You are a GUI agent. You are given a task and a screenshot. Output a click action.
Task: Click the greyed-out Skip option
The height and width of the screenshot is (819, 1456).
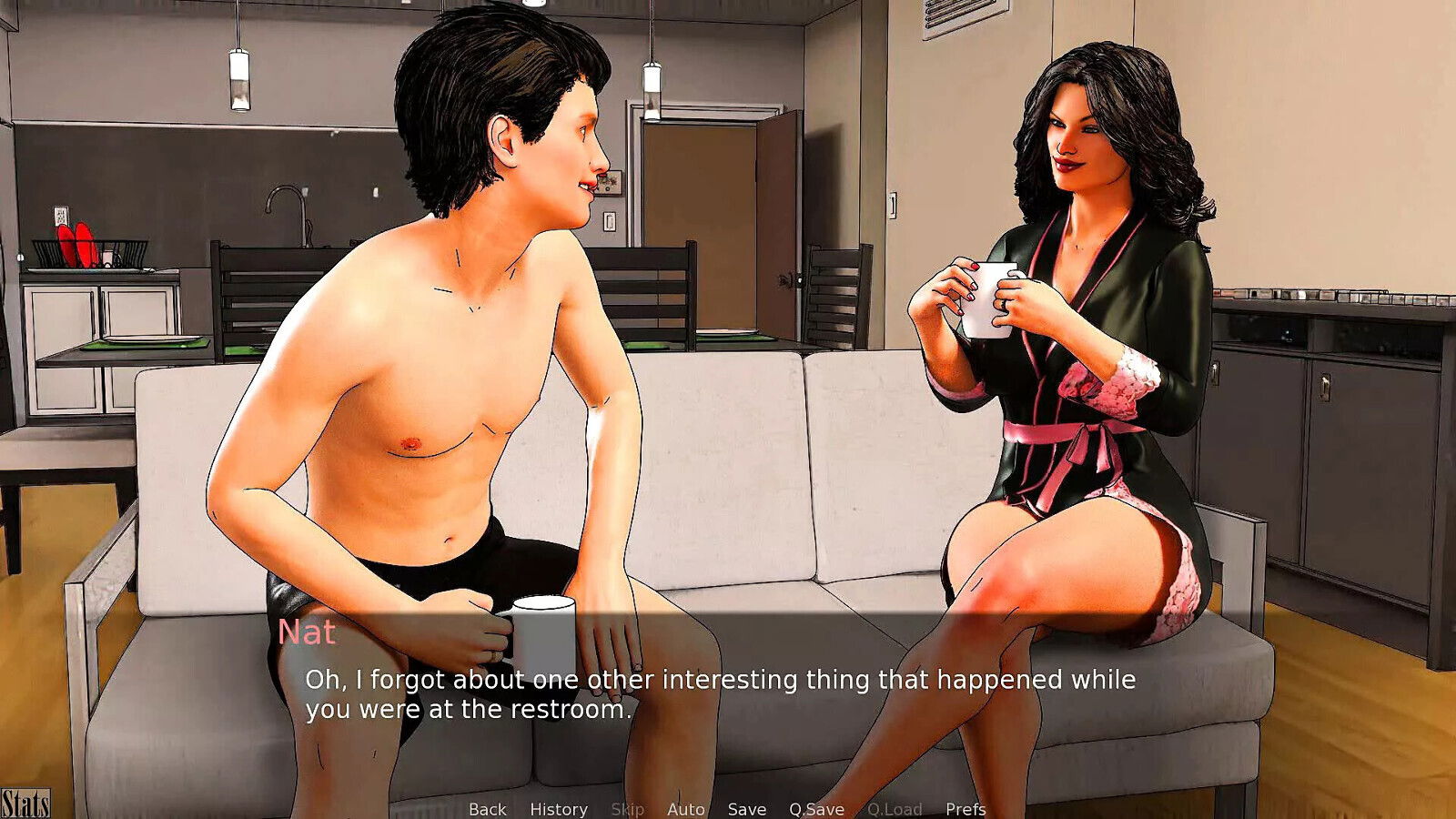pos(629,809)
